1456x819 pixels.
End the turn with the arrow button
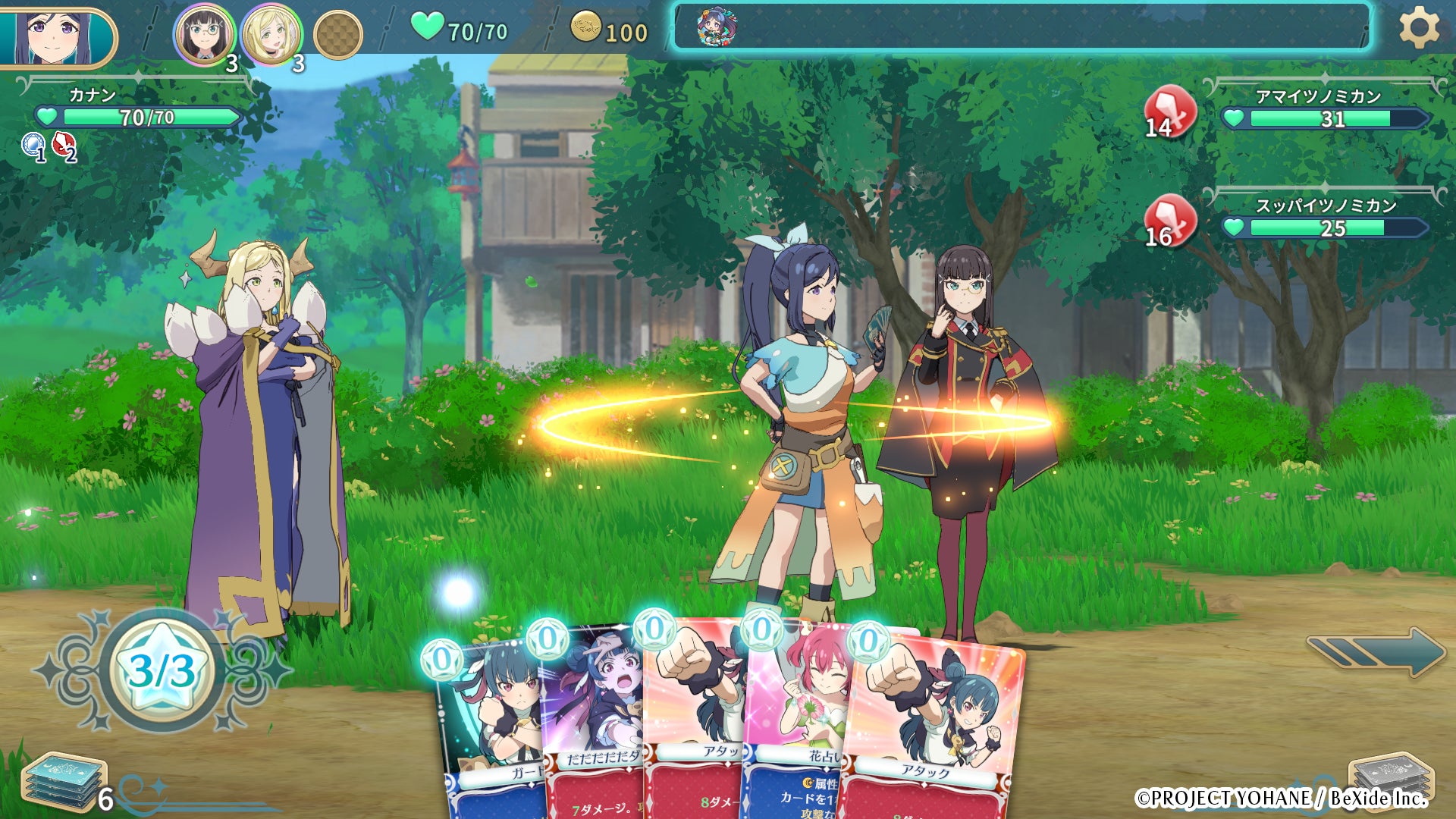pyautogui.click(x=1376, y=651)
